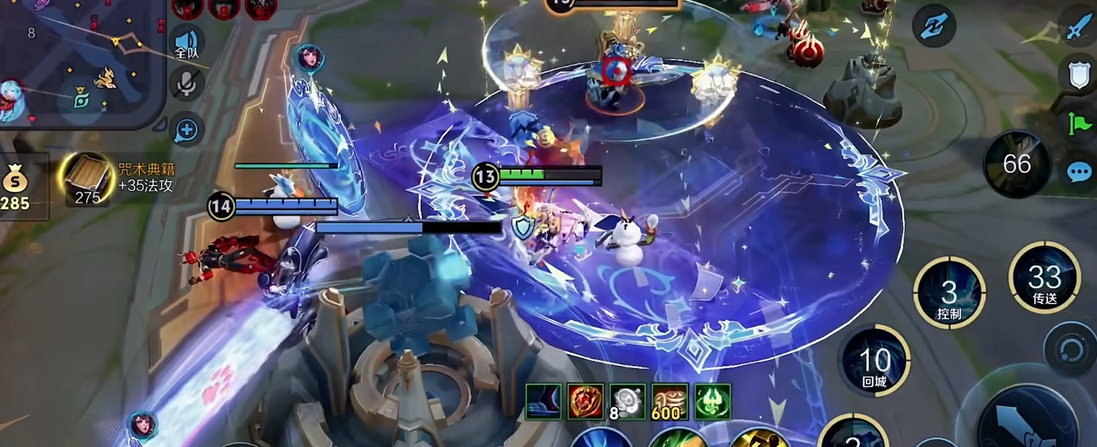This screenshot has width=1097, height=447.
Task: Activate the skill showing 66 cooldown
Action: tap(1016, 164)
